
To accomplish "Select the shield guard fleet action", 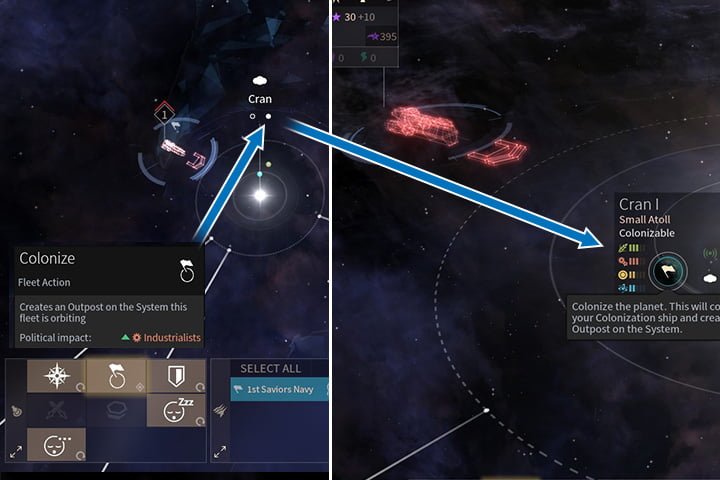I will pos(176,376).
